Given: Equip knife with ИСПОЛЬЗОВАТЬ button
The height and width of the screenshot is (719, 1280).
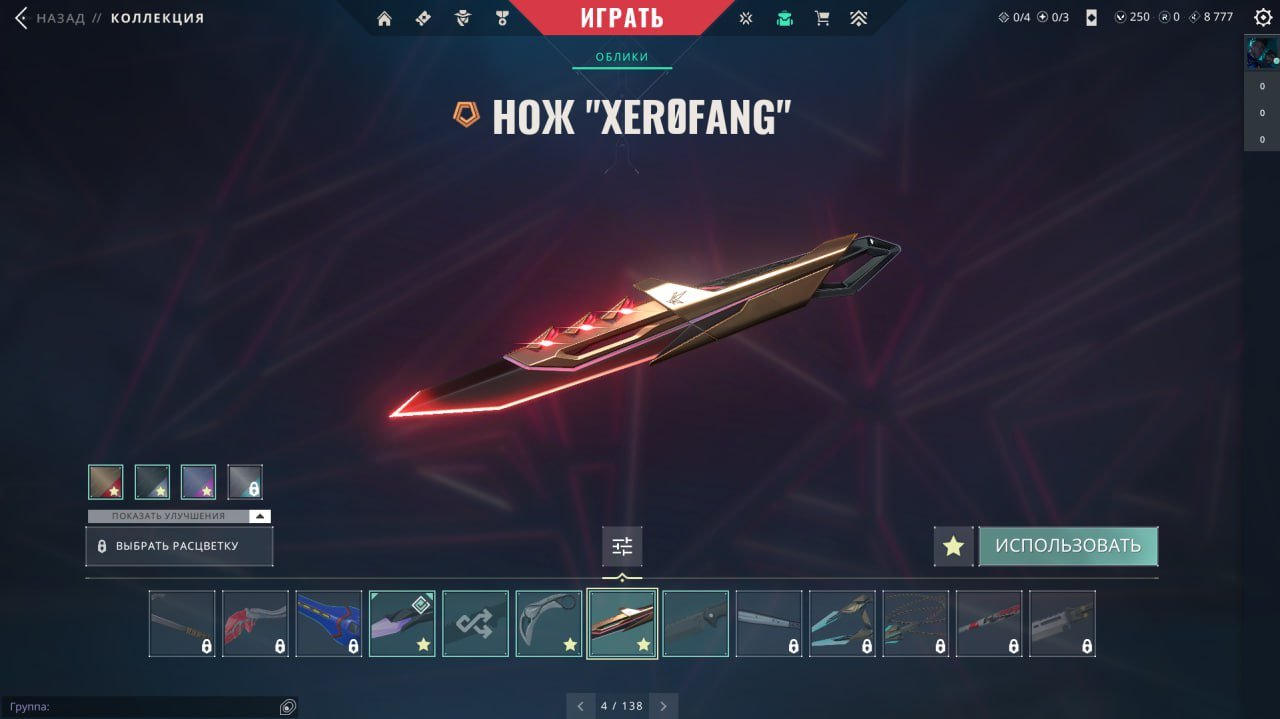Looking at the screenshot, I should pos(1067,546).
